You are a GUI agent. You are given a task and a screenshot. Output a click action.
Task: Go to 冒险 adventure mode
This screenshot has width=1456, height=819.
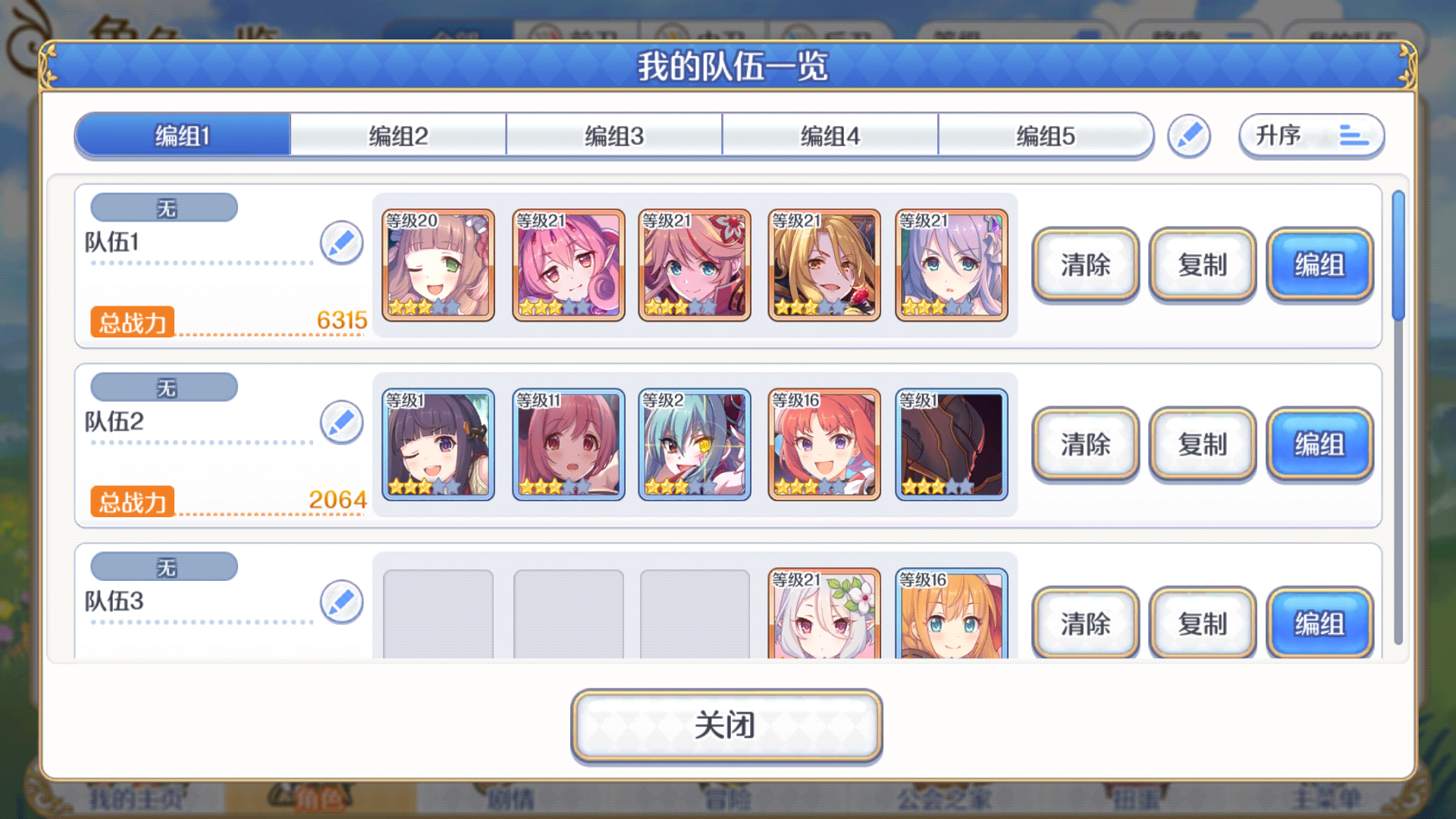[728, 799]
